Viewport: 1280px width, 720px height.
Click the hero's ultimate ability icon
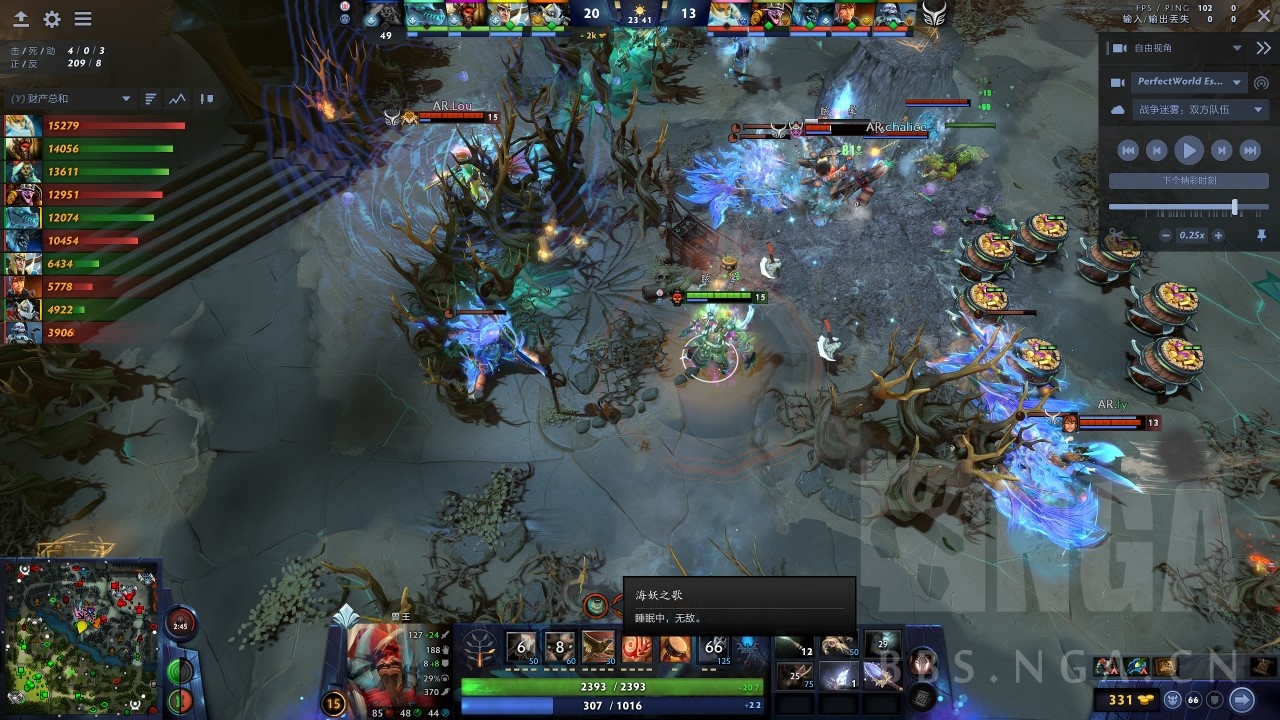(x=712, y=648)
